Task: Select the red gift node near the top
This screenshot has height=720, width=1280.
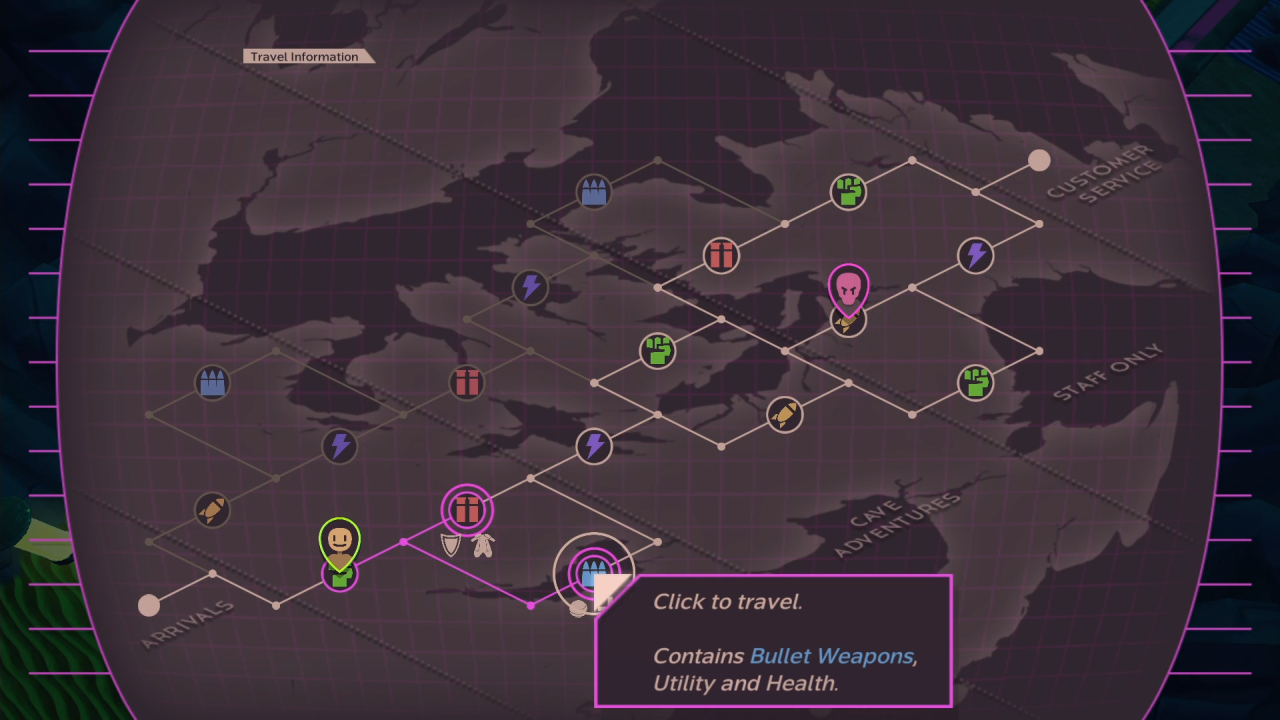Action: [721, 256]
